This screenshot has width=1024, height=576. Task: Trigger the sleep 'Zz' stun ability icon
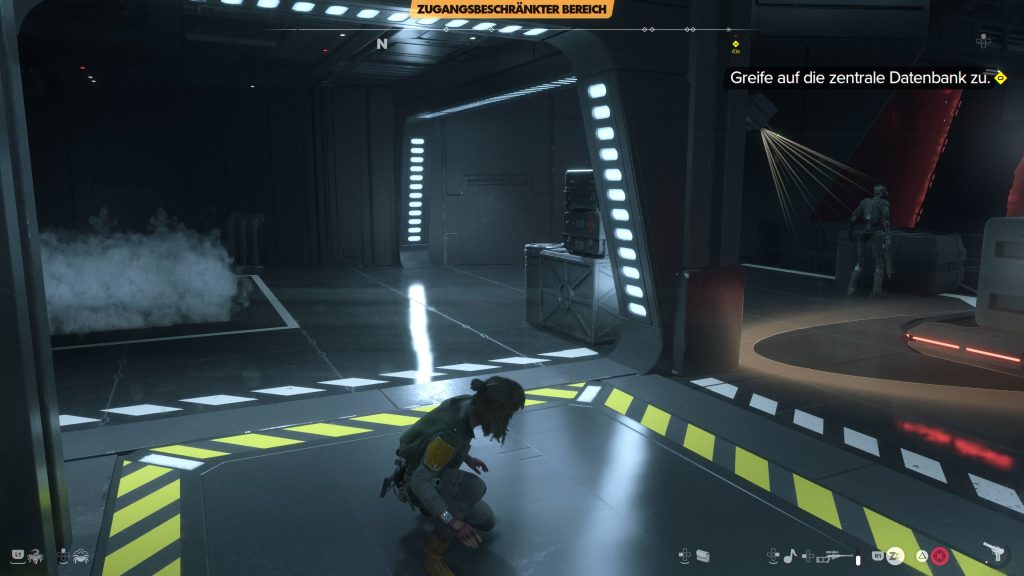[896, 554]
